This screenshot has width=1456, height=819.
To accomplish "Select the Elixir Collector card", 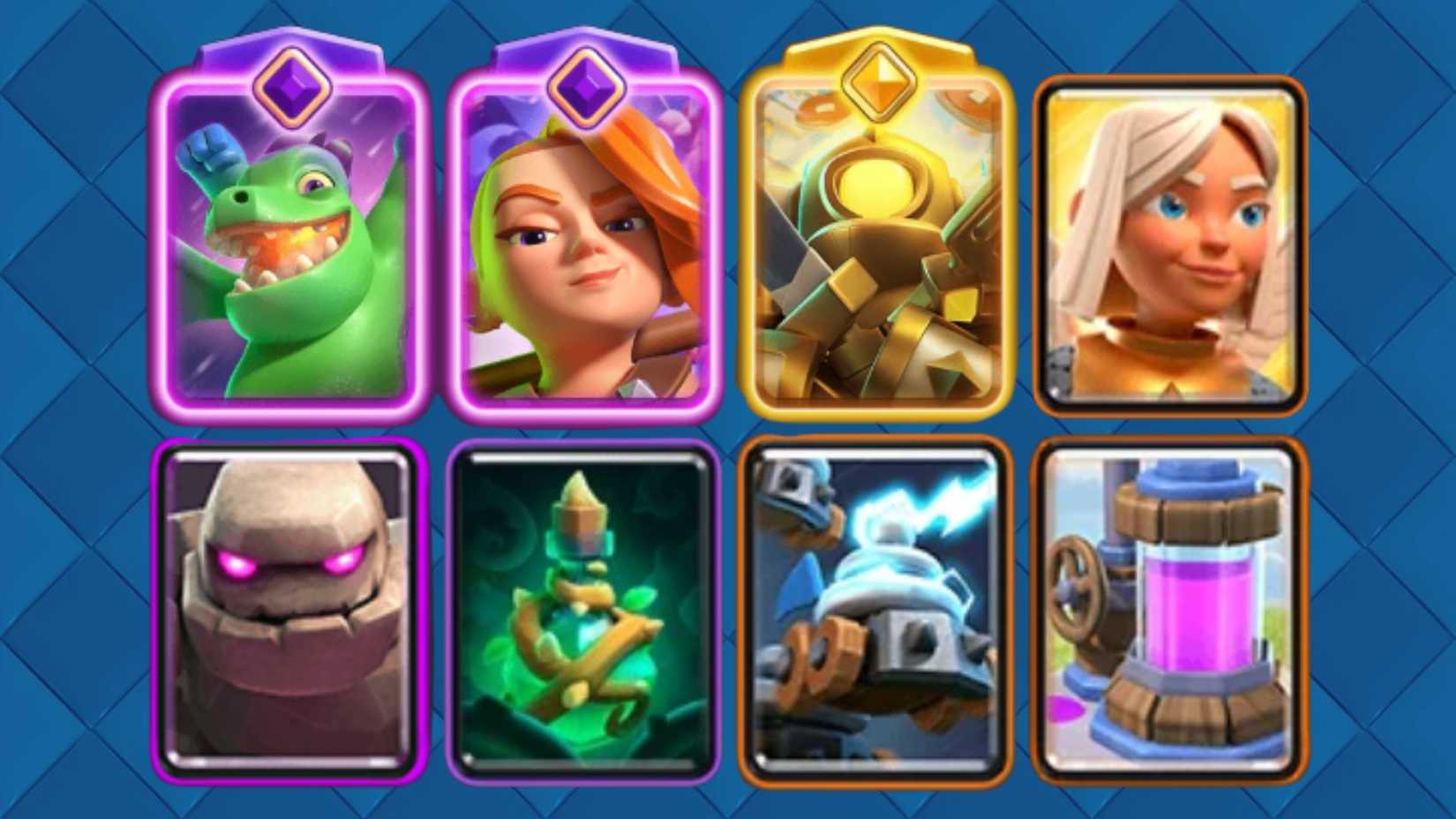I will [x=1174, y=609].
